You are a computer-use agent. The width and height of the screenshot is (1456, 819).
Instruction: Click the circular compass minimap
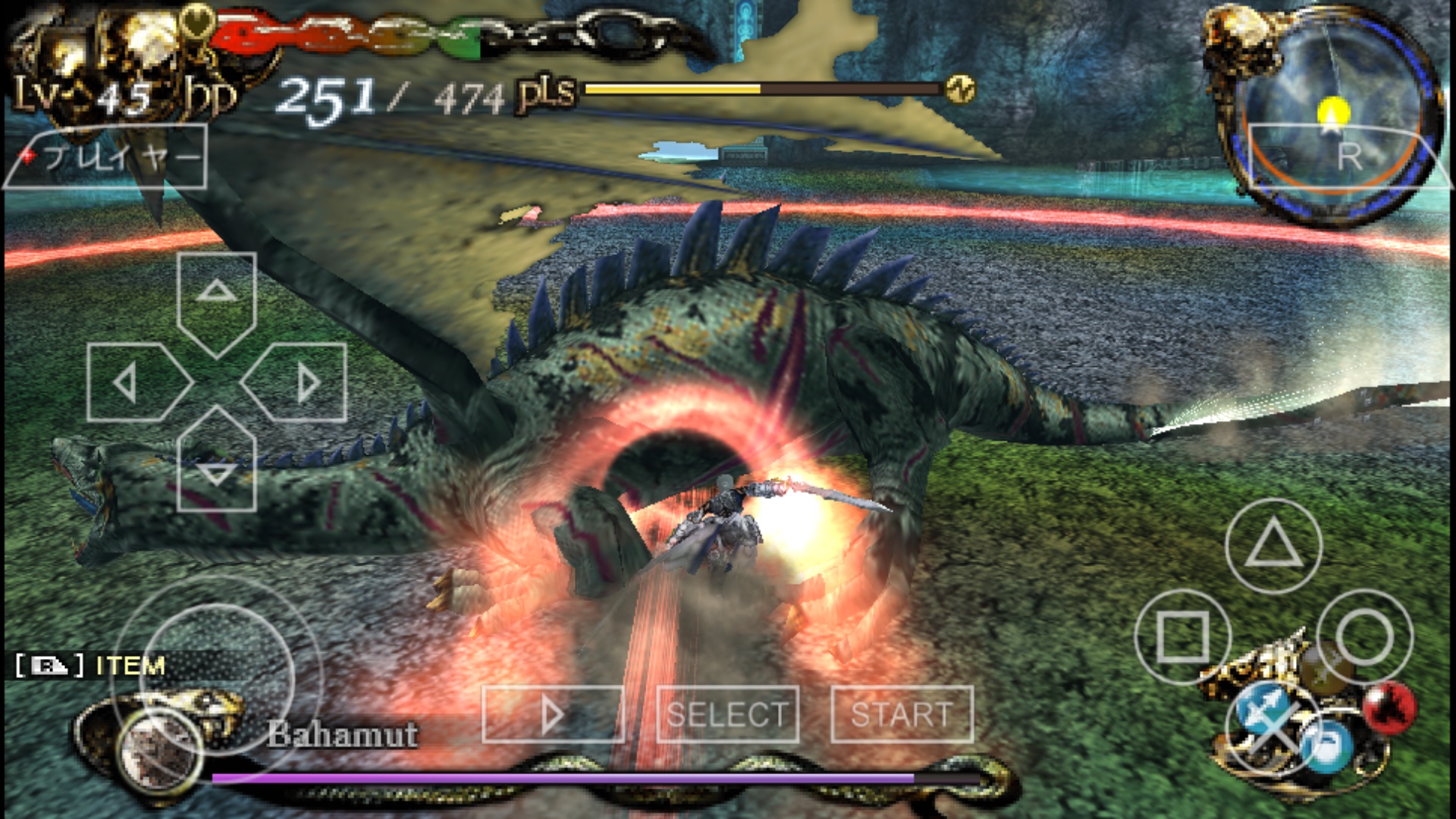[x=1332, y=114]
